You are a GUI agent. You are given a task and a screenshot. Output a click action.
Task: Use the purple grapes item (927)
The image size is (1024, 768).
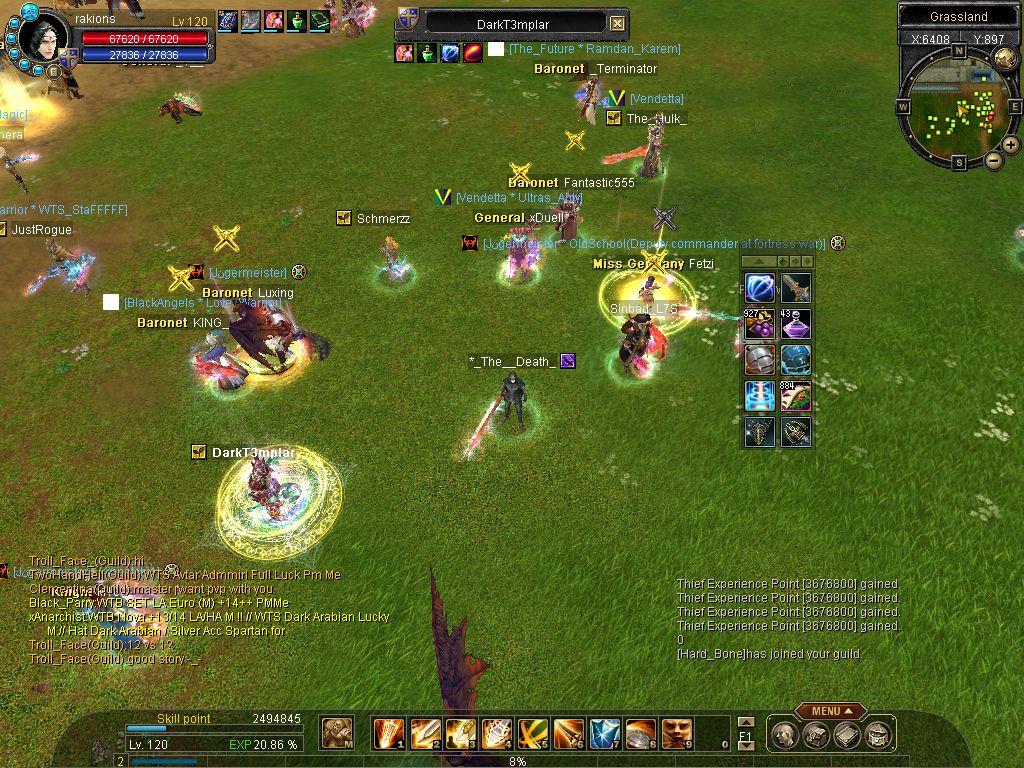(x=760, y=324)
